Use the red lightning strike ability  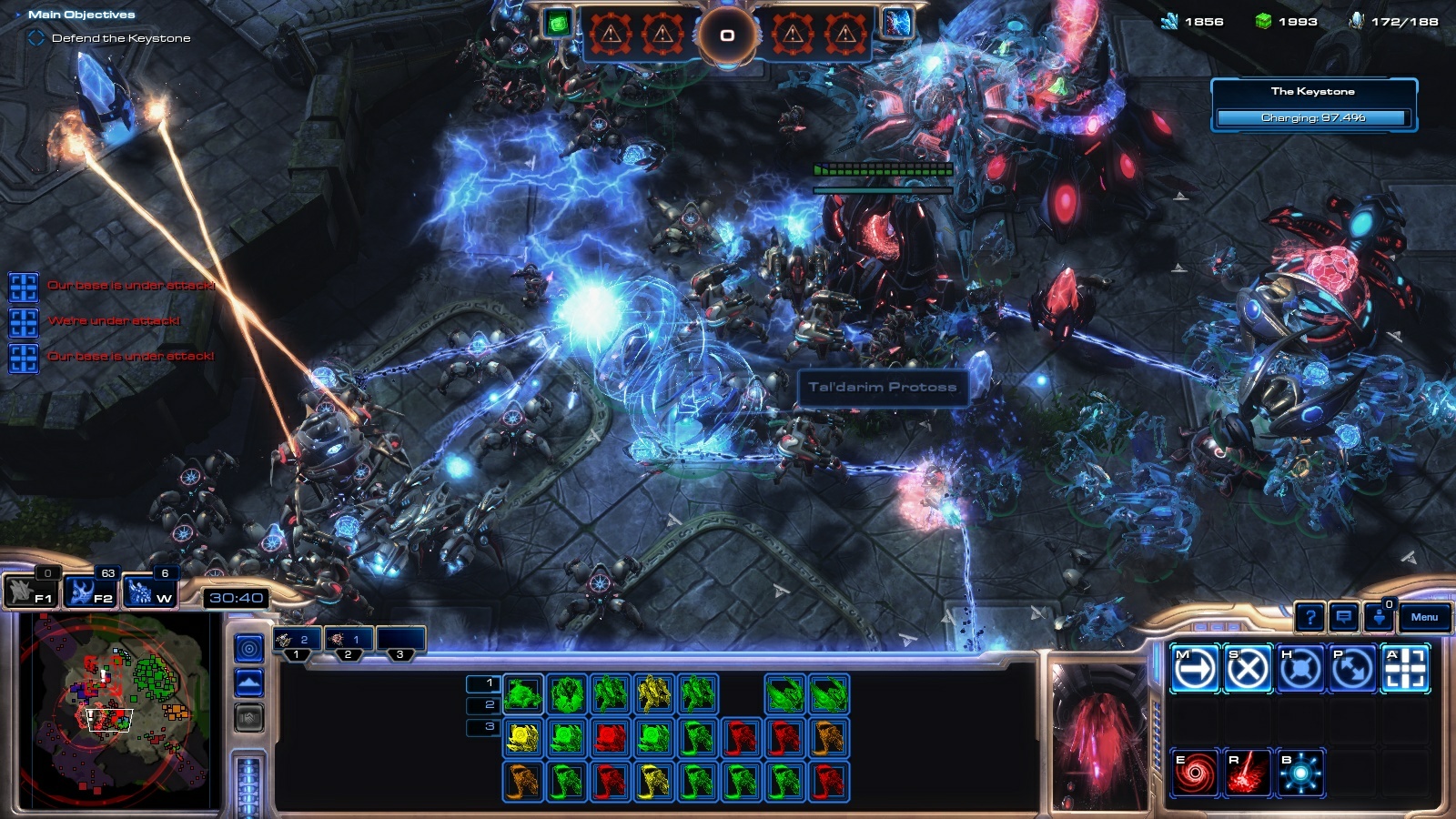click(1247, 773)
